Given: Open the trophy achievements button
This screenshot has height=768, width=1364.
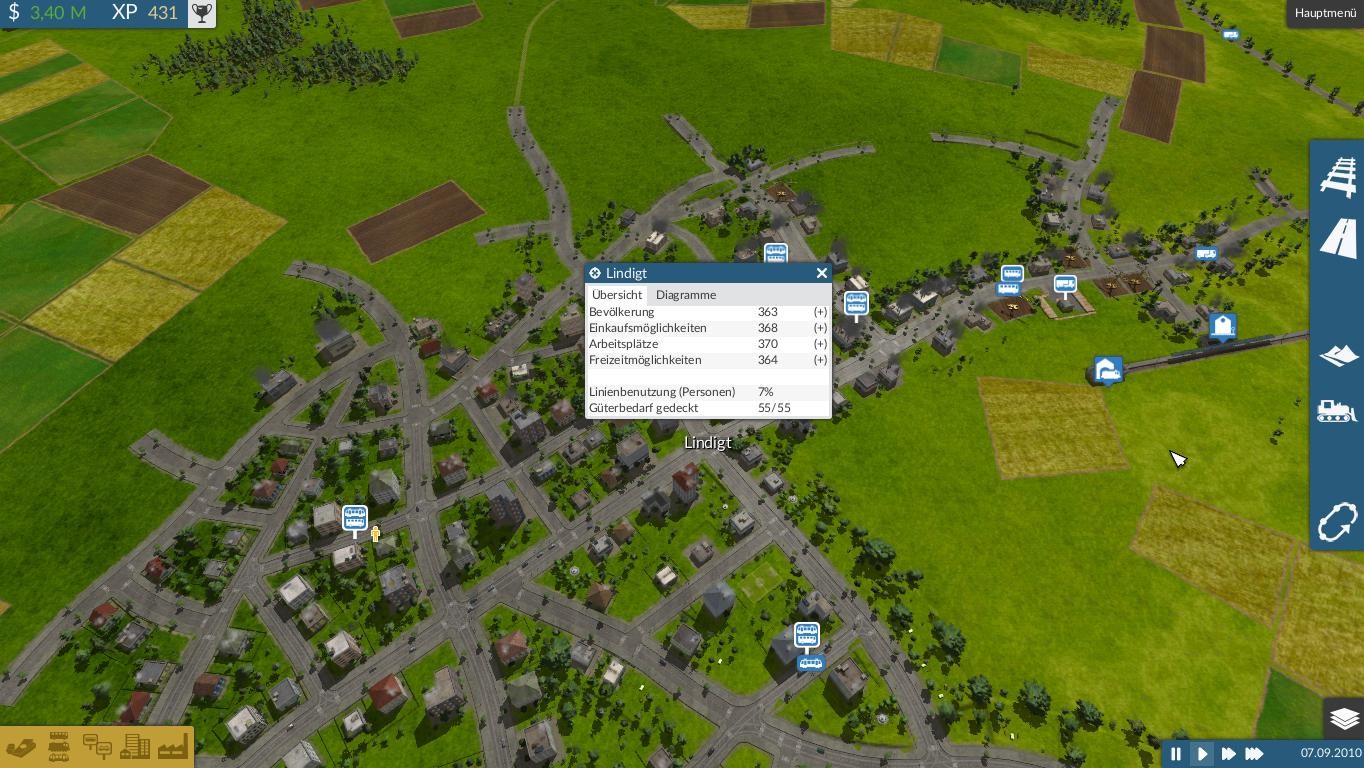Looking at the screenshot, I should [x=202, y=13].
